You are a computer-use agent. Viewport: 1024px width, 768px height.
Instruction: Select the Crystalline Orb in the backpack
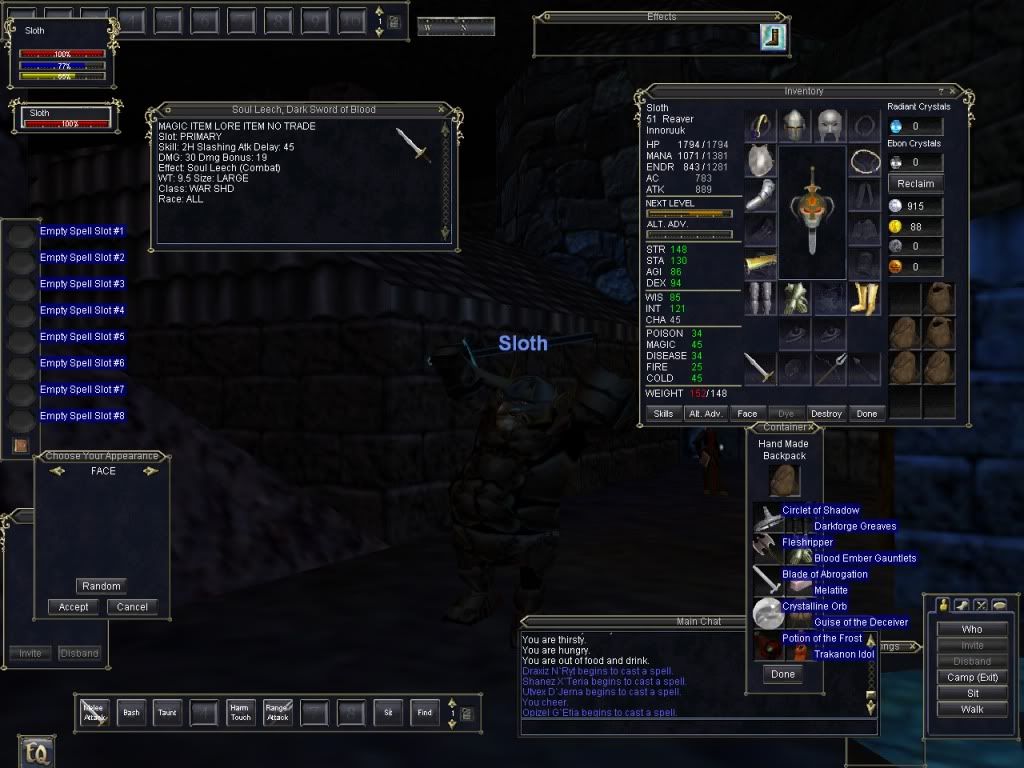click(768, 611)
